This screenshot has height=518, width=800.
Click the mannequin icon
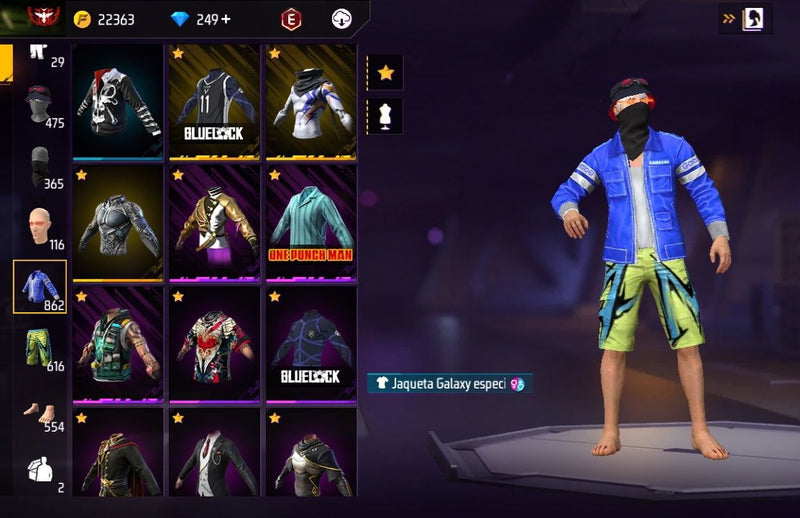386,114
